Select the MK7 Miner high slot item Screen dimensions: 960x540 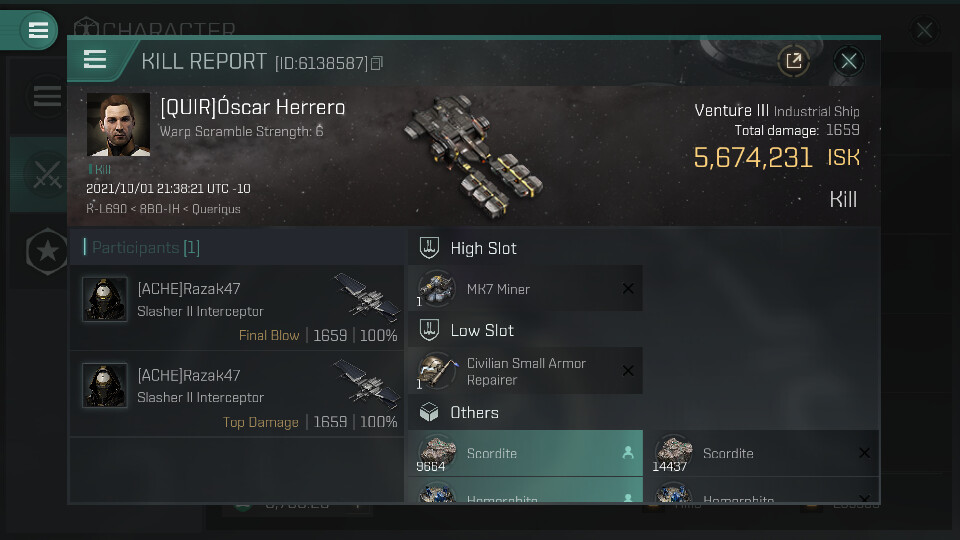pyautogui.click(x=525, y=289)
